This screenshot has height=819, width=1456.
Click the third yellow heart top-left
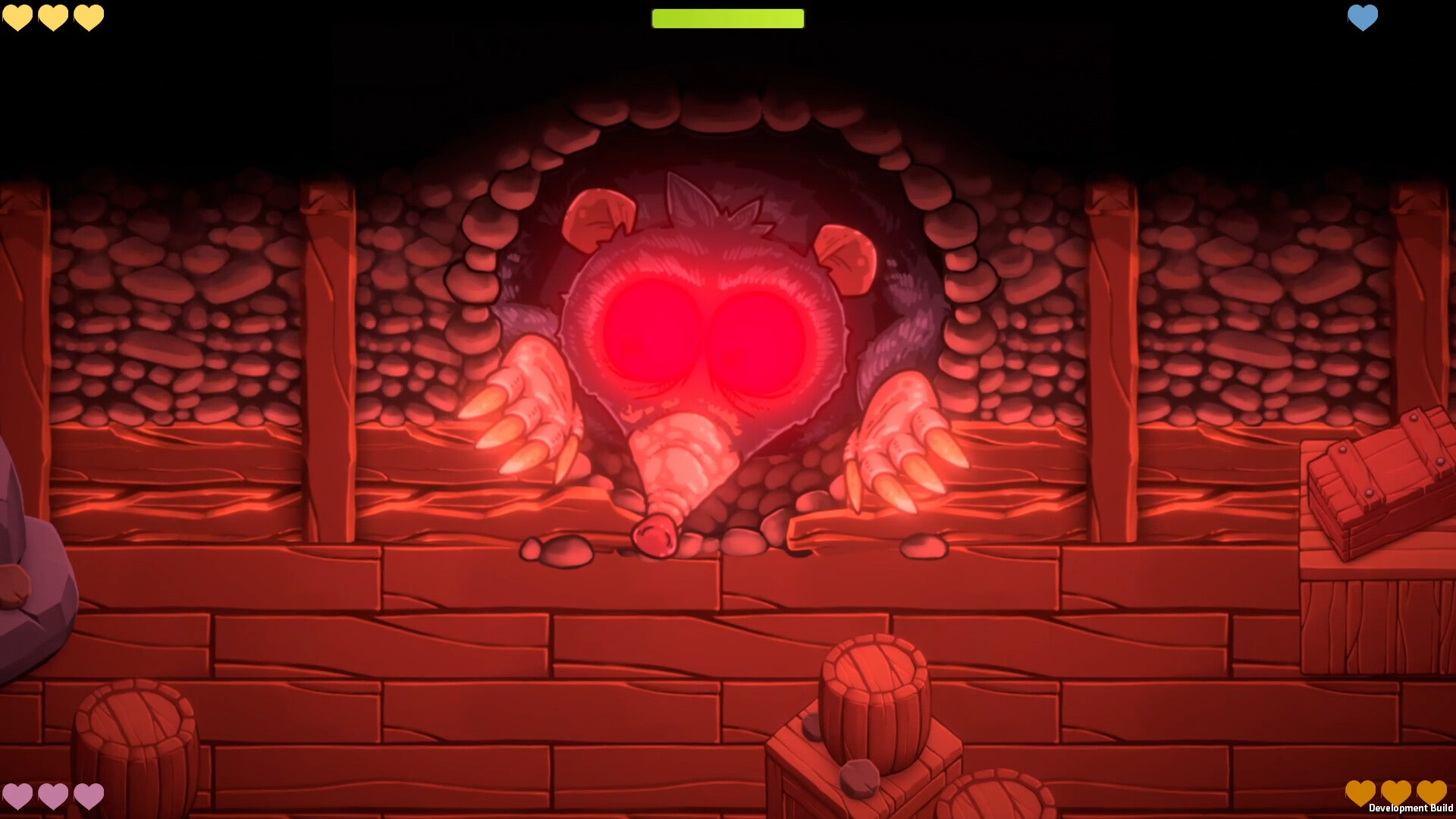pos(89,17)
